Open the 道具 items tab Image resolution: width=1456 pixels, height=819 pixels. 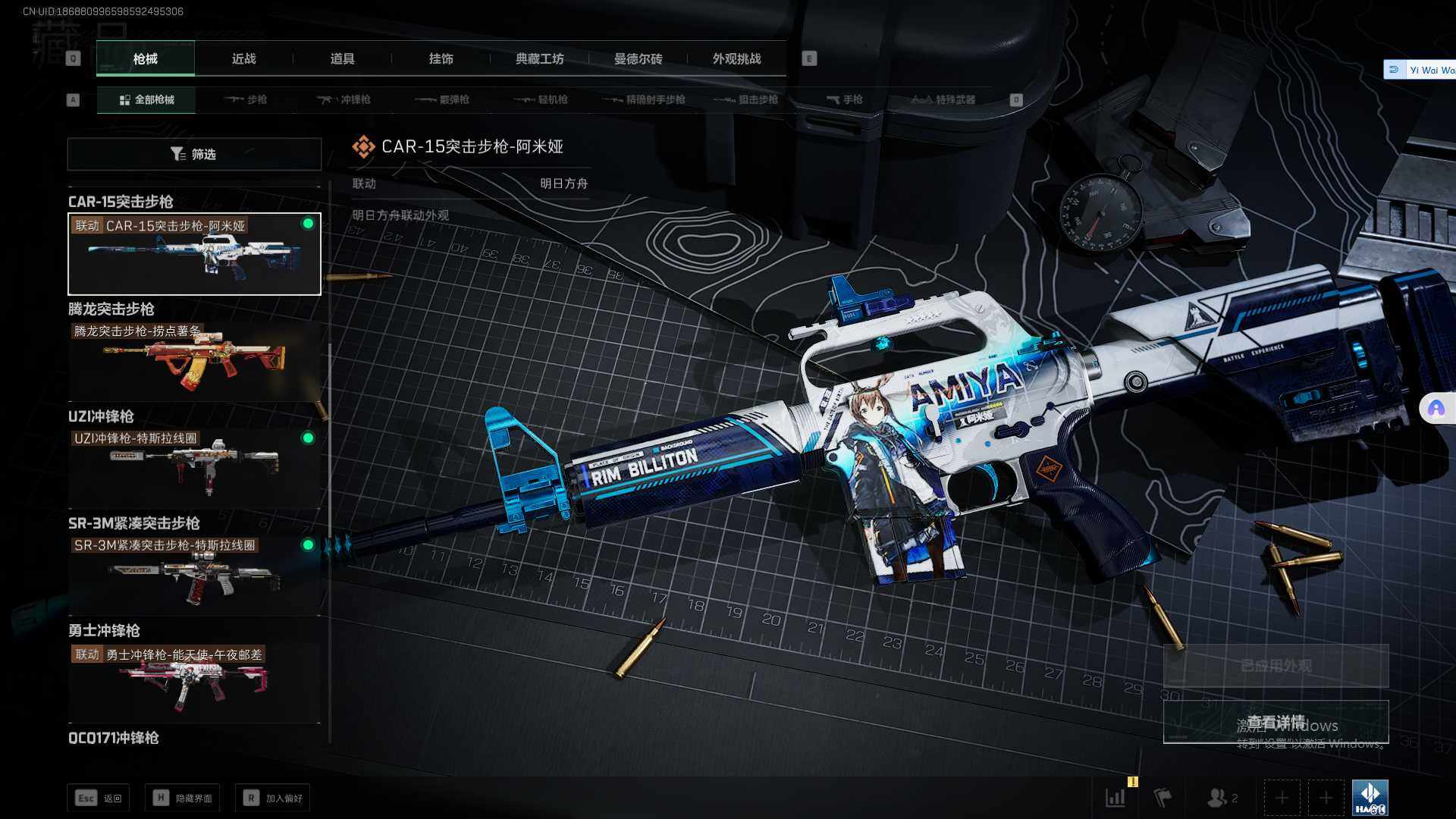(x=342, y=58)
